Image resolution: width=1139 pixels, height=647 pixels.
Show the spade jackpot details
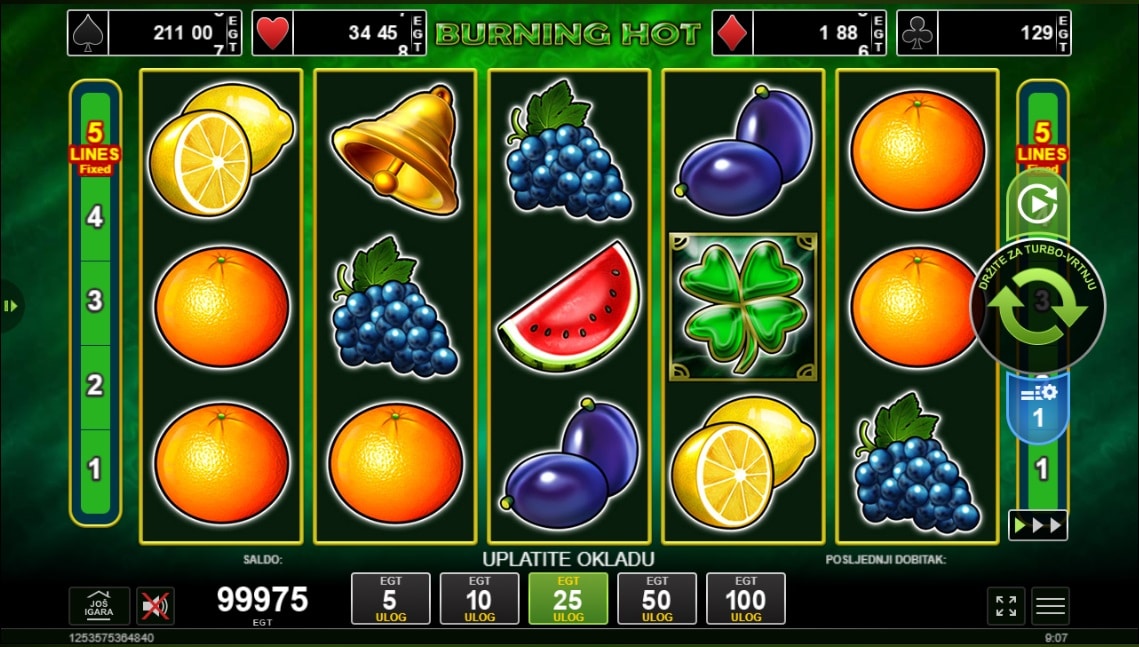point(156,33)
